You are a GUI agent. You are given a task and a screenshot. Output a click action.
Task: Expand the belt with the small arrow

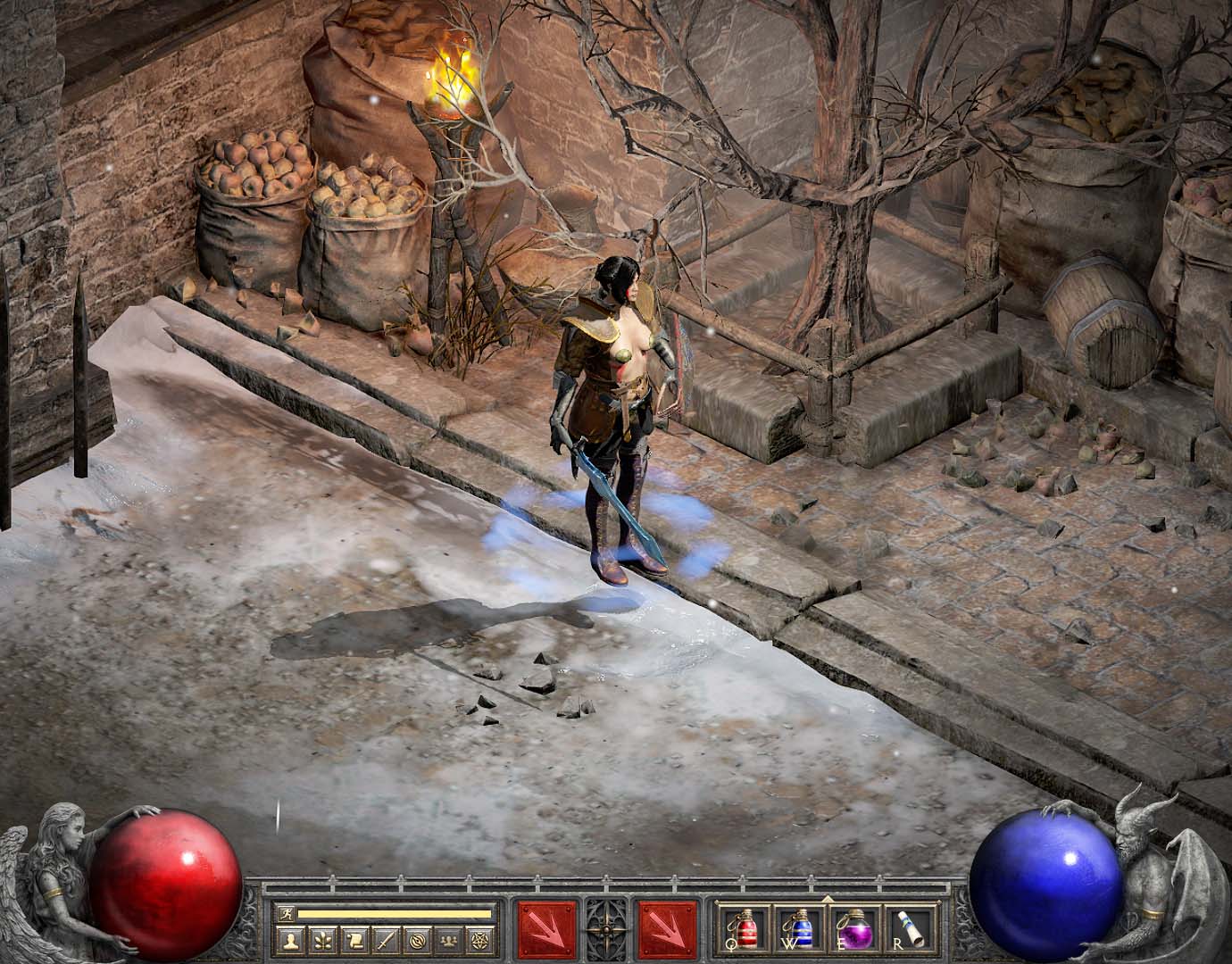coord(827,898)
